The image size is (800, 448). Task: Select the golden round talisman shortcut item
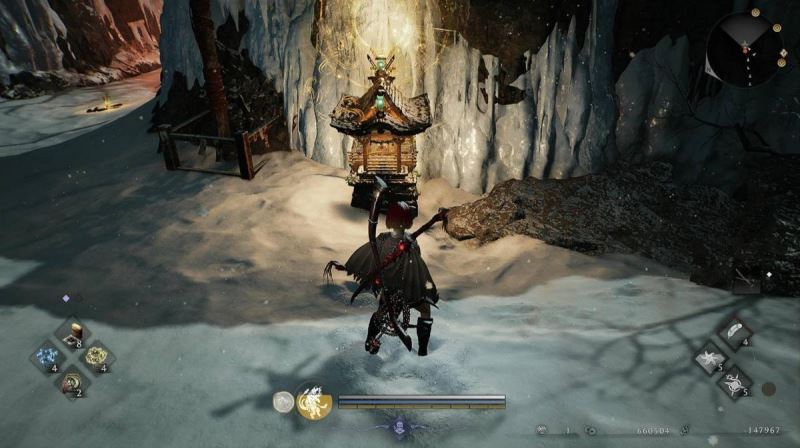[x=96, y=357]
